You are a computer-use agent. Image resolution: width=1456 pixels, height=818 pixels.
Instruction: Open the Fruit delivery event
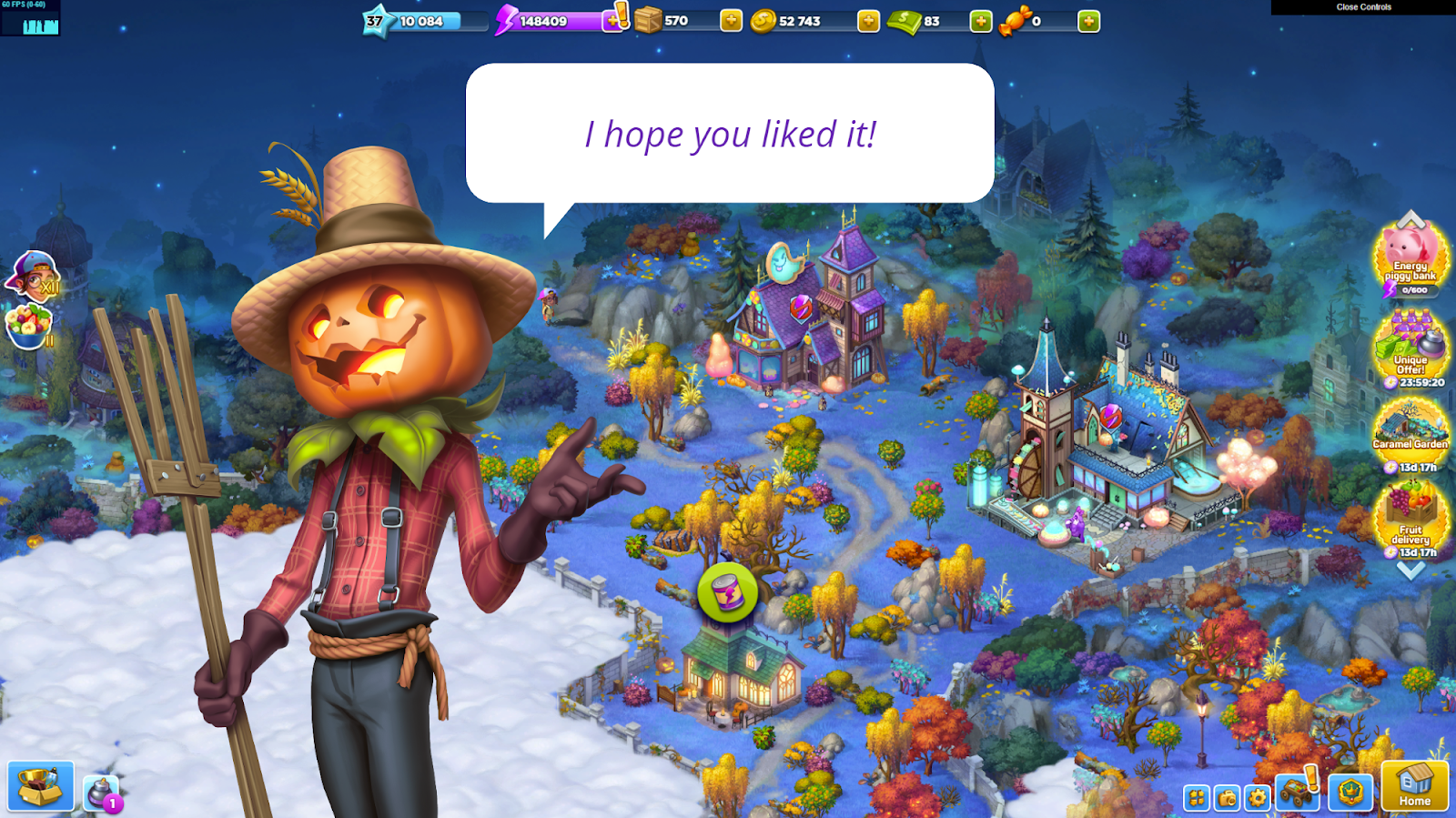click(1410, 519)
